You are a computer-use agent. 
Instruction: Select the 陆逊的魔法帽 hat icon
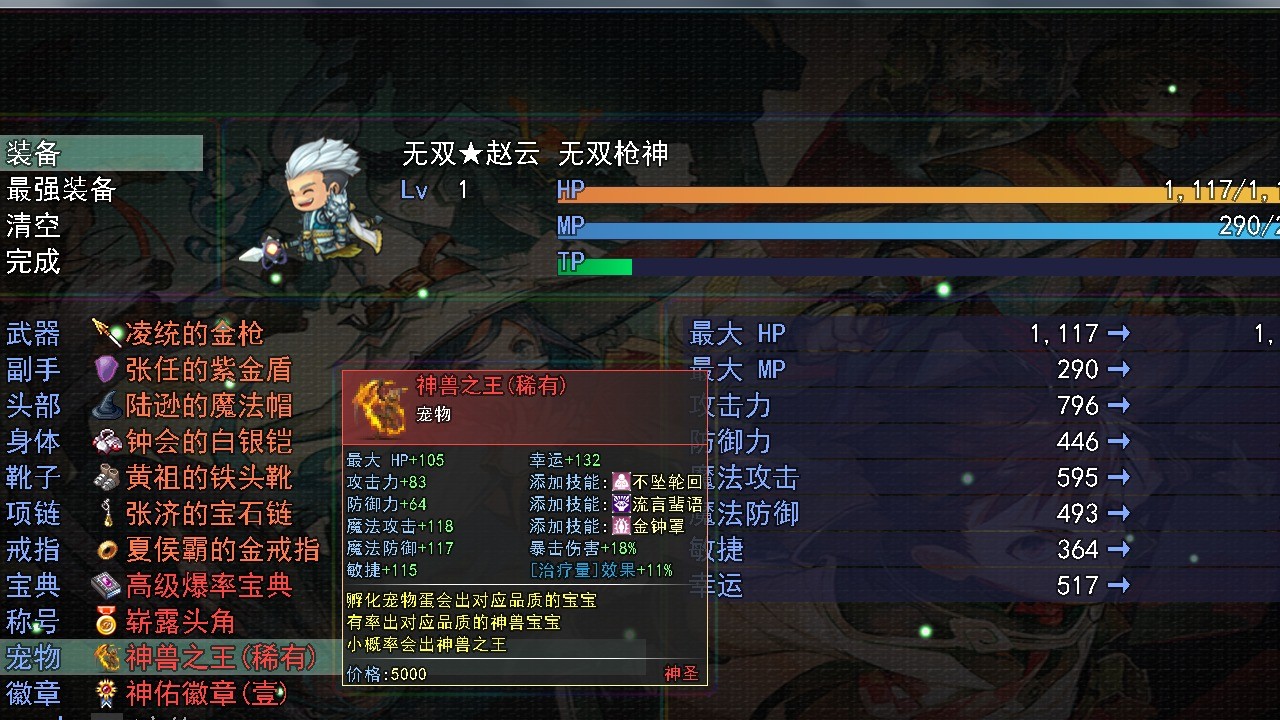(x=108, y=405)
